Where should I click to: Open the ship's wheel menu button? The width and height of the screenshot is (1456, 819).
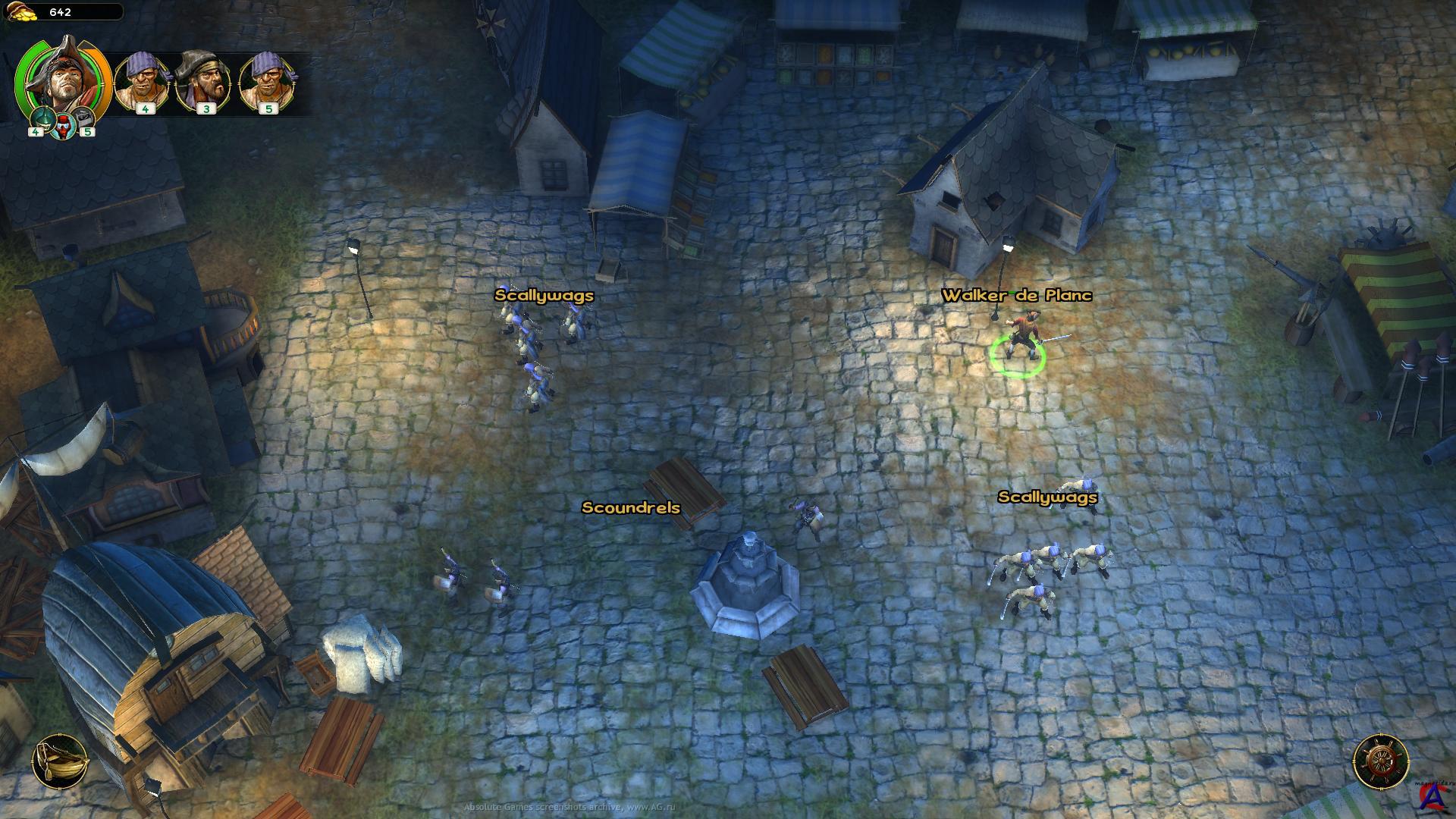click(x=1381, y=761)
